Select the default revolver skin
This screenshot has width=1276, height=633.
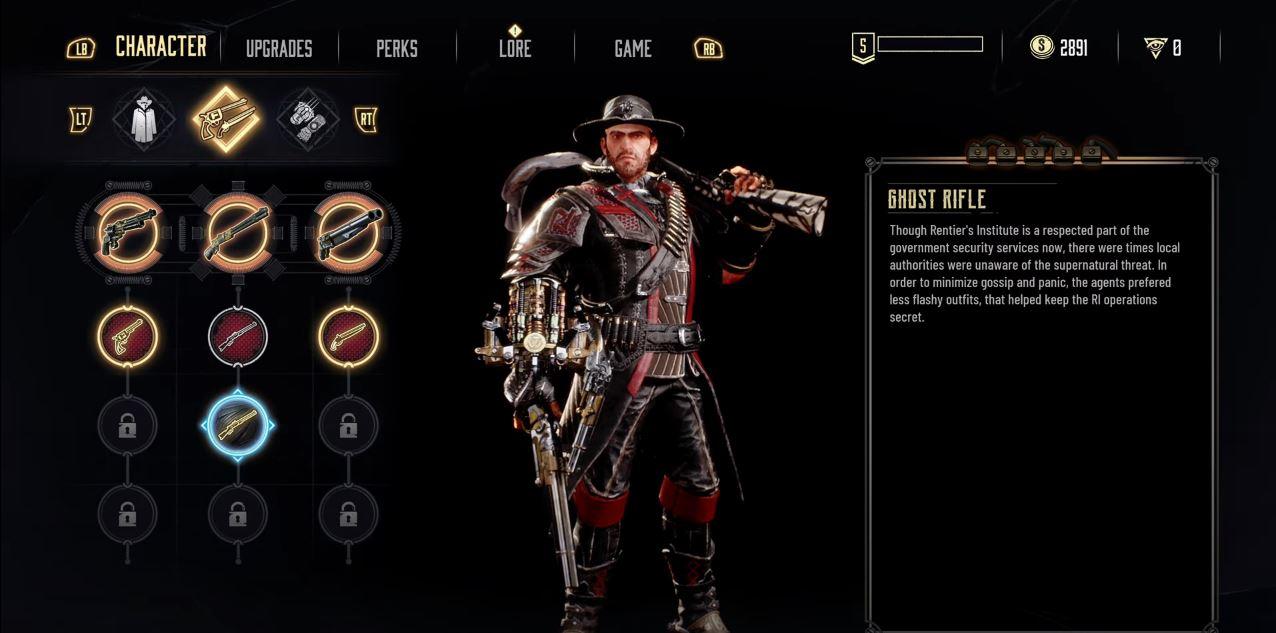128,232
